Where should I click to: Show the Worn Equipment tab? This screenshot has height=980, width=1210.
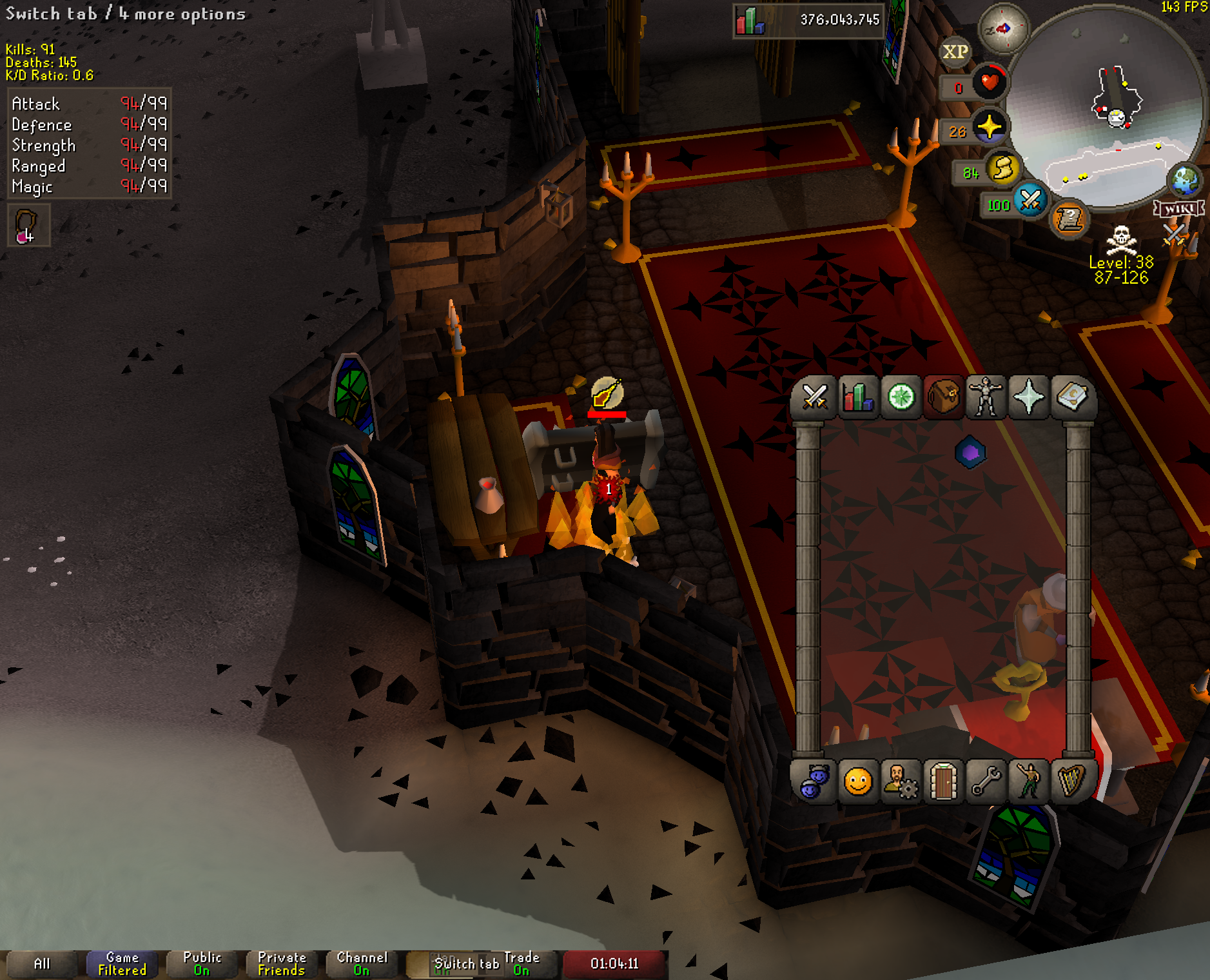[x=986, y=397]
